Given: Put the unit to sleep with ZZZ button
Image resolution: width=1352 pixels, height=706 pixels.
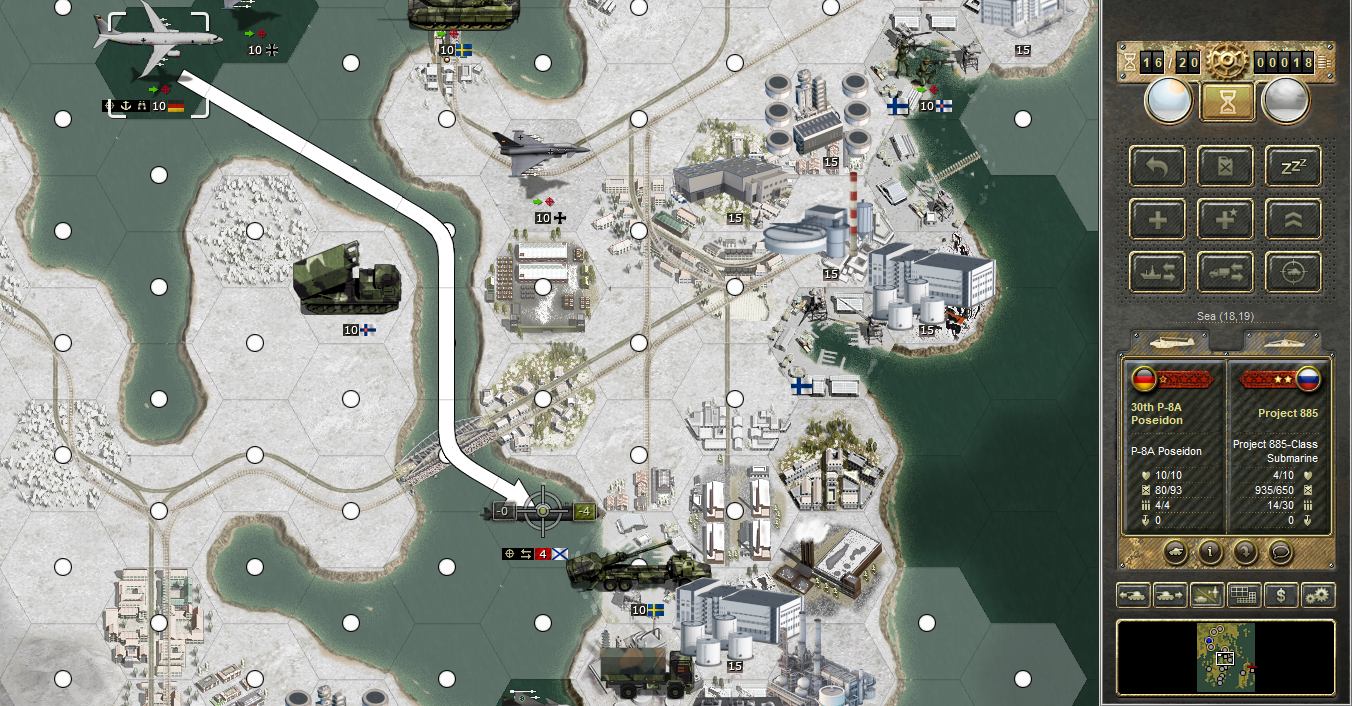Looking at the screenshot, I should coord(1293,165).
